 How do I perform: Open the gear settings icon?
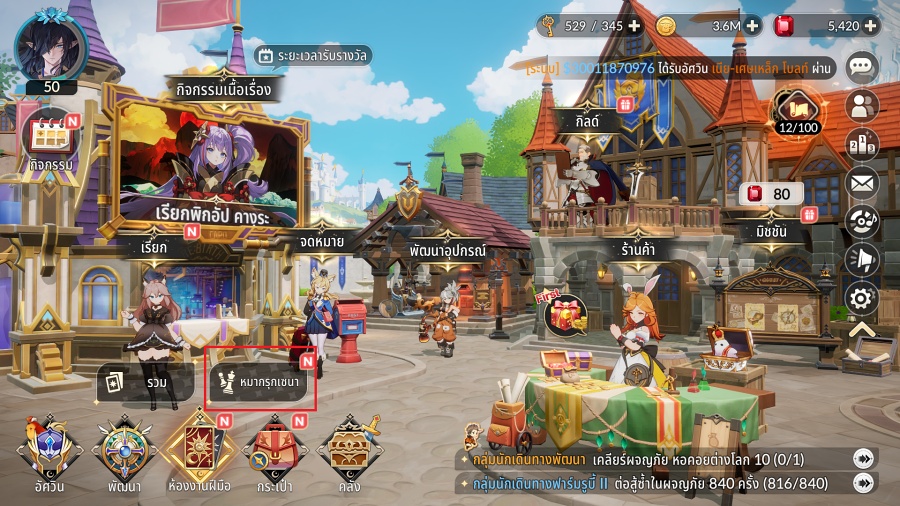tap(862, 297)
